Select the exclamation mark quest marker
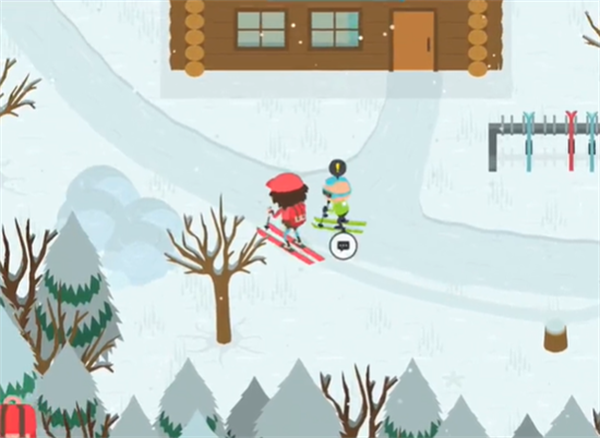Screen dimensions: 600x438 pyautogui.click(x=339, y=168)
